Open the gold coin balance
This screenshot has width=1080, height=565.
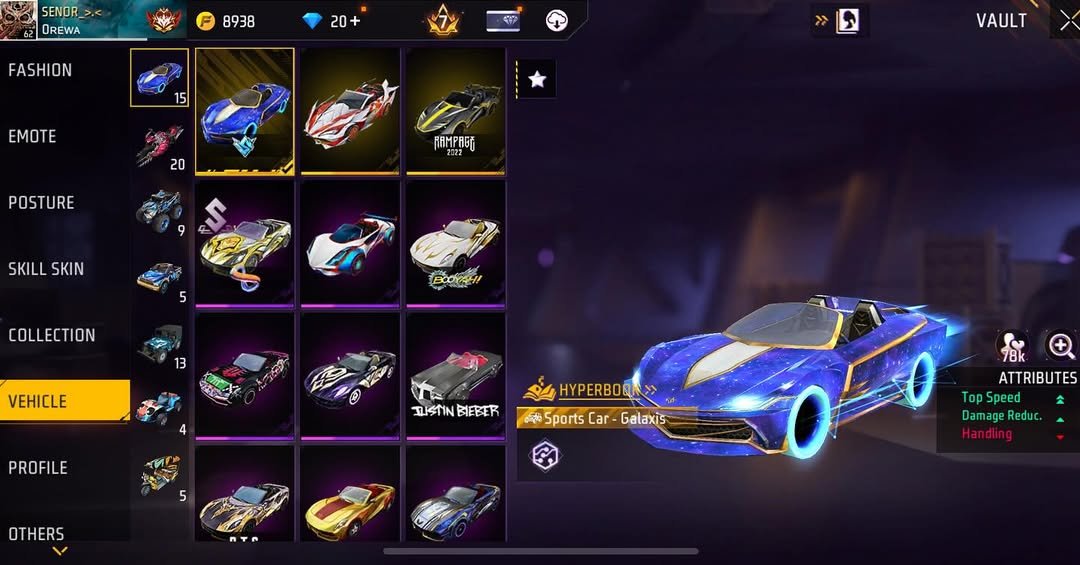226,21
